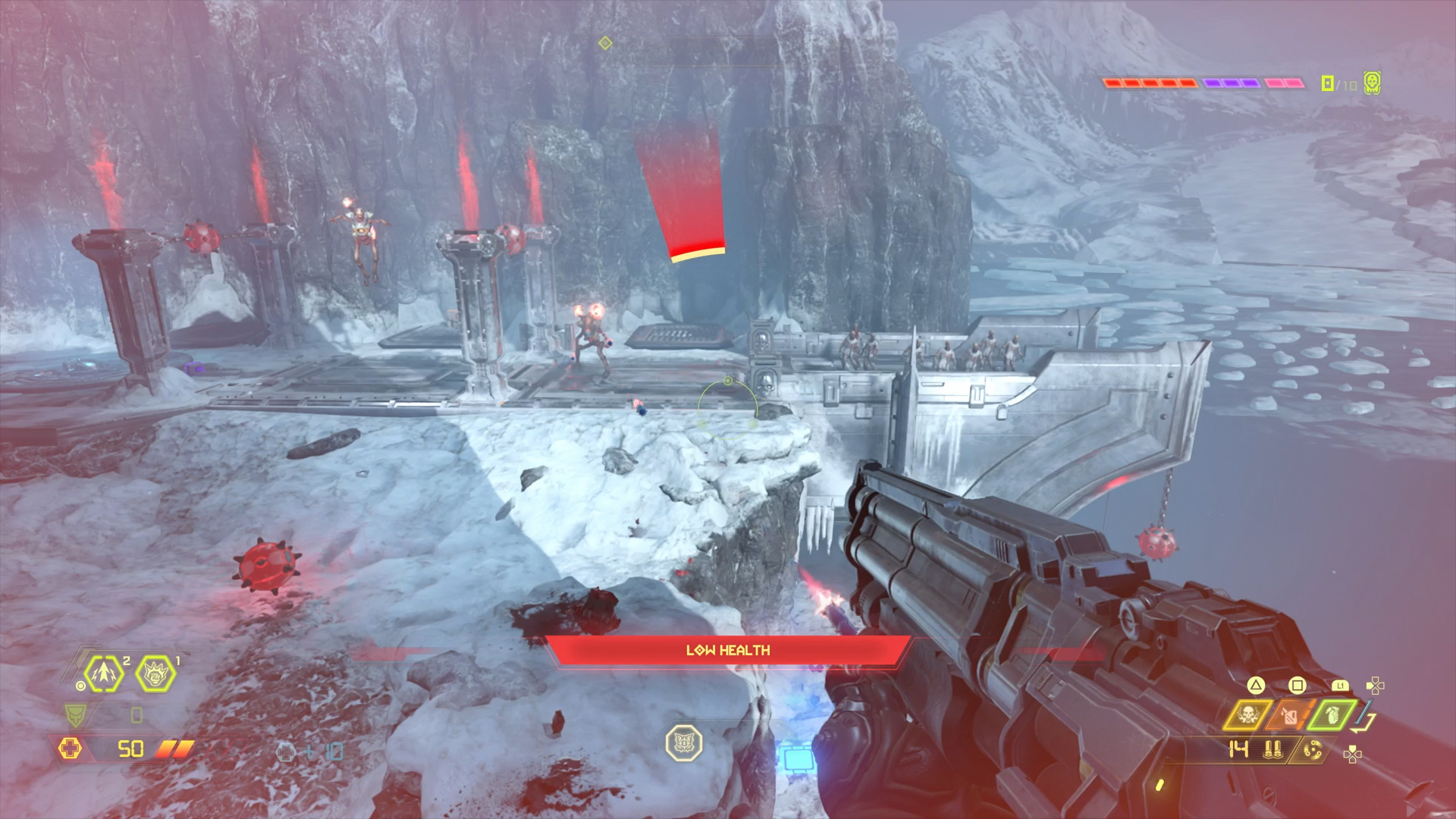Use the Blood Punch fist icon
Image resolution: width=1456 pixels, height=819 pixels.
[155, 673]
